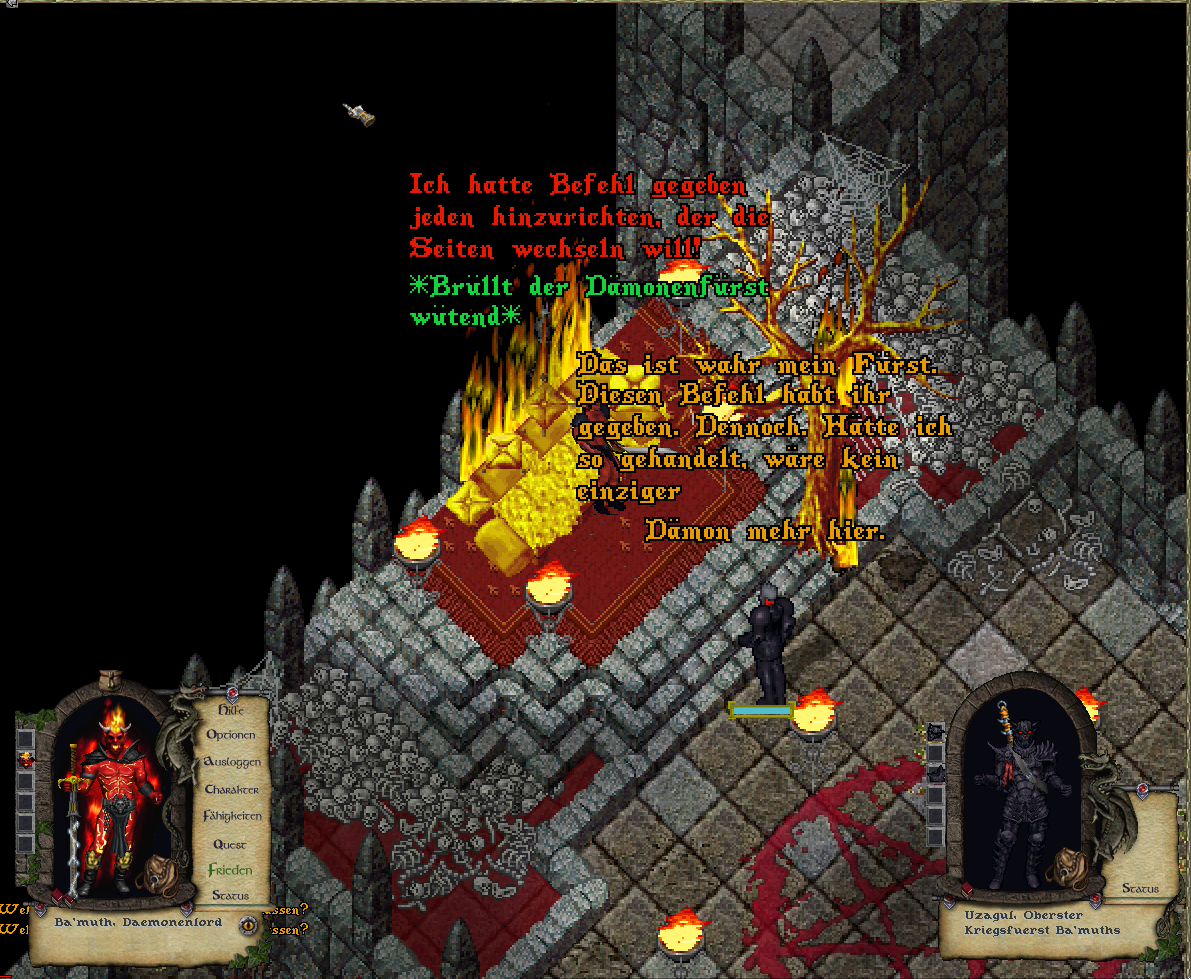Open Status on Uzagul's paperdoll

click(x=1140, y=888)
